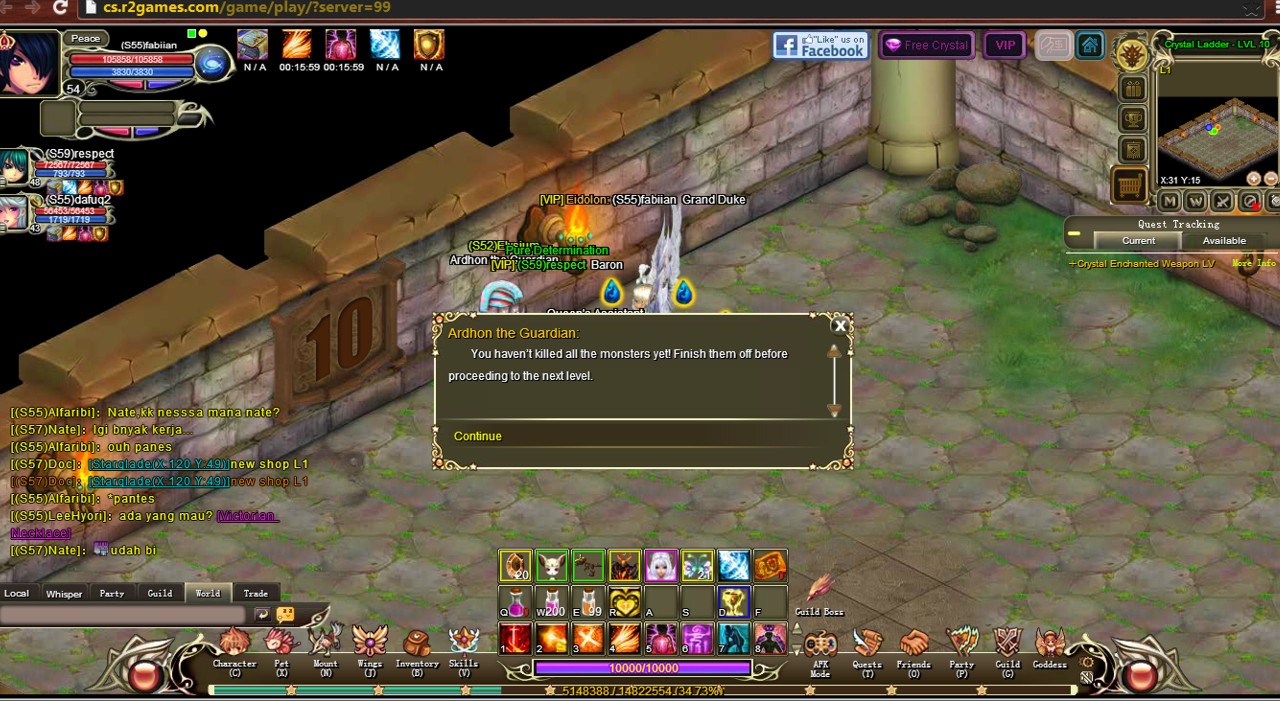This screenshot has width=1280, height=701.
Task: Continue the Ardhon the Guardian dialogue
Action: [478, 436]
